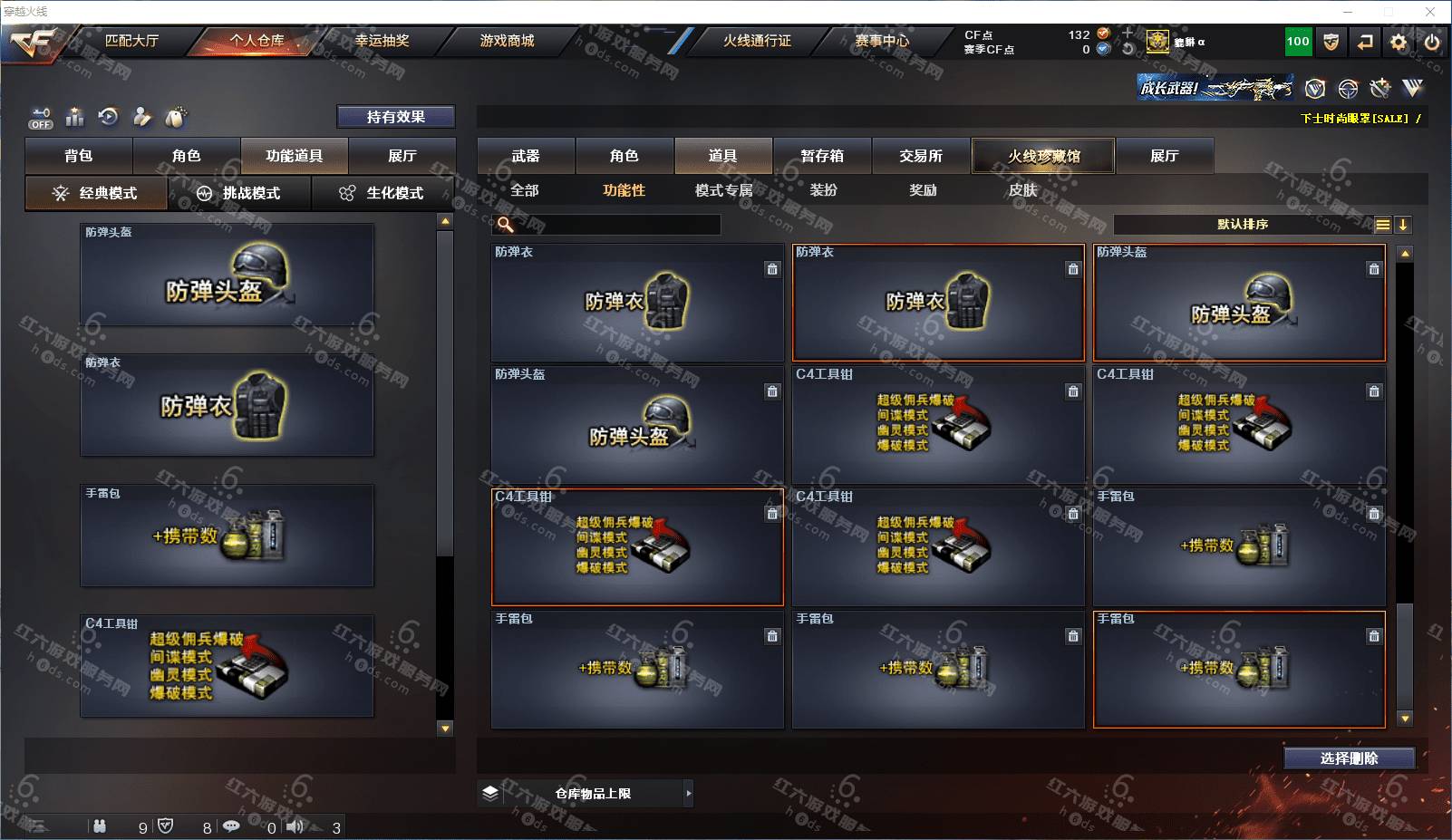Filter items by 模式专属
The height and width of the screenshot is (840, 1452).
(723, 190)
